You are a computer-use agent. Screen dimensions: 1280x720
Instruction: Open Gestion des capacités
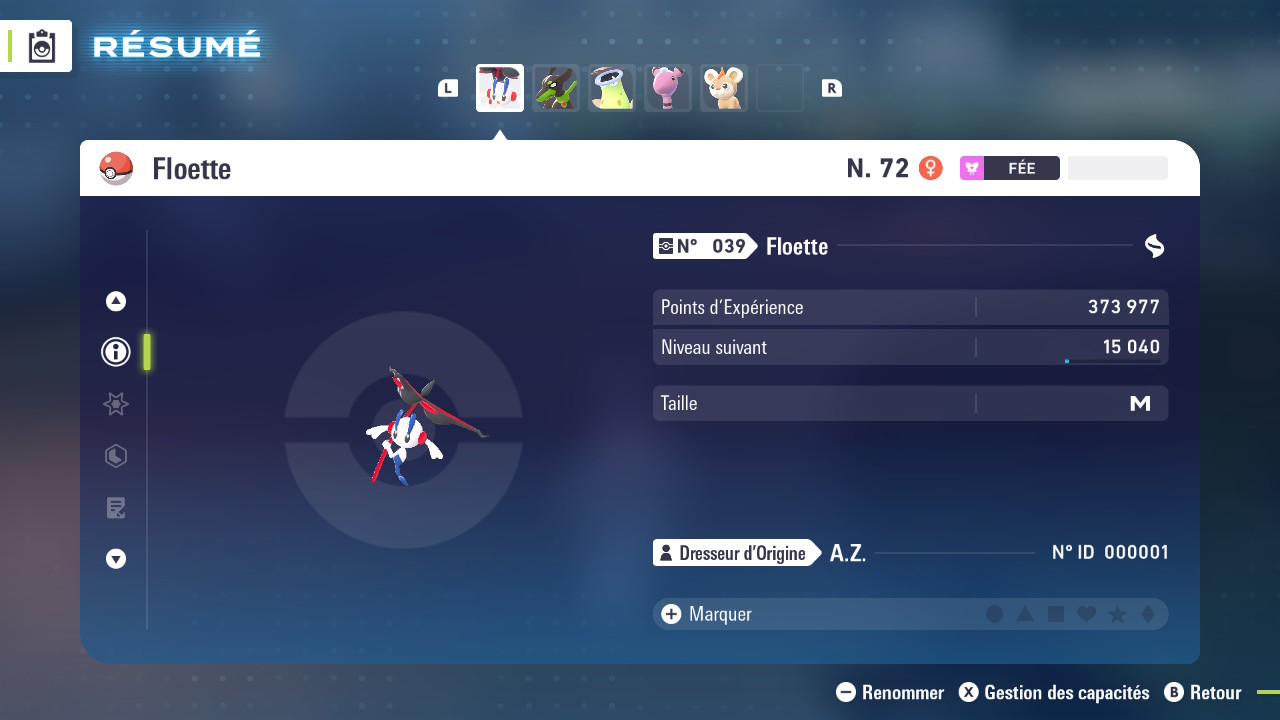point(1054,692)
